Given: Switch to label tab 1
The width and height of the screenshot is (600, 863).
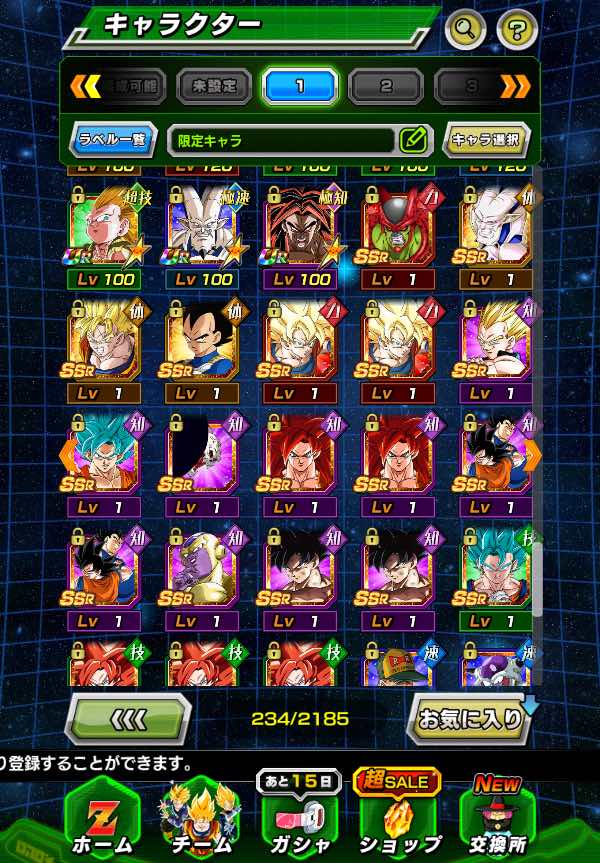Looking at the screenshot, I should click(x=300, y=86).
